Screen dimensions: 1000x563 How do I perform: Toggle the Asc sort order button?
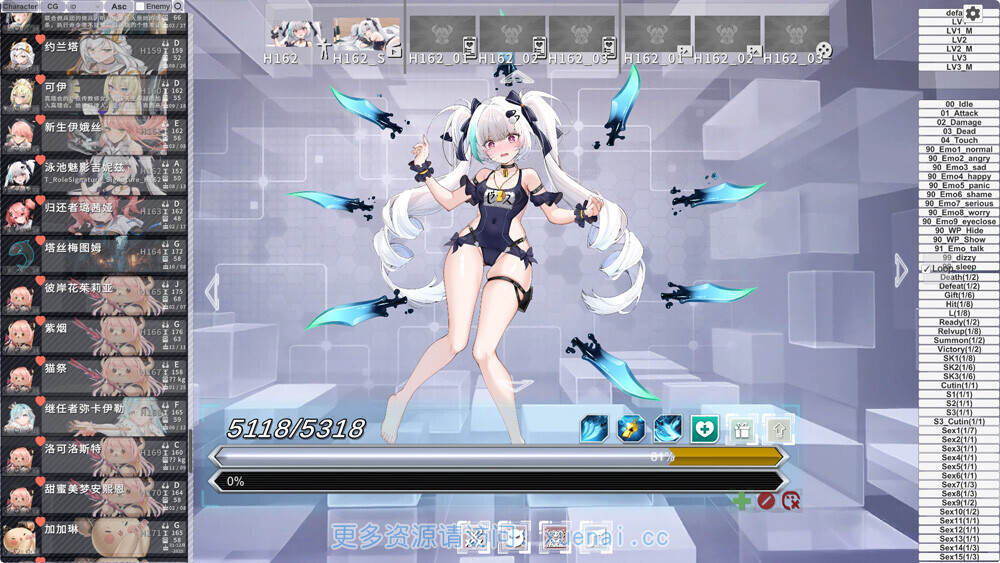[x=118, y=6]
